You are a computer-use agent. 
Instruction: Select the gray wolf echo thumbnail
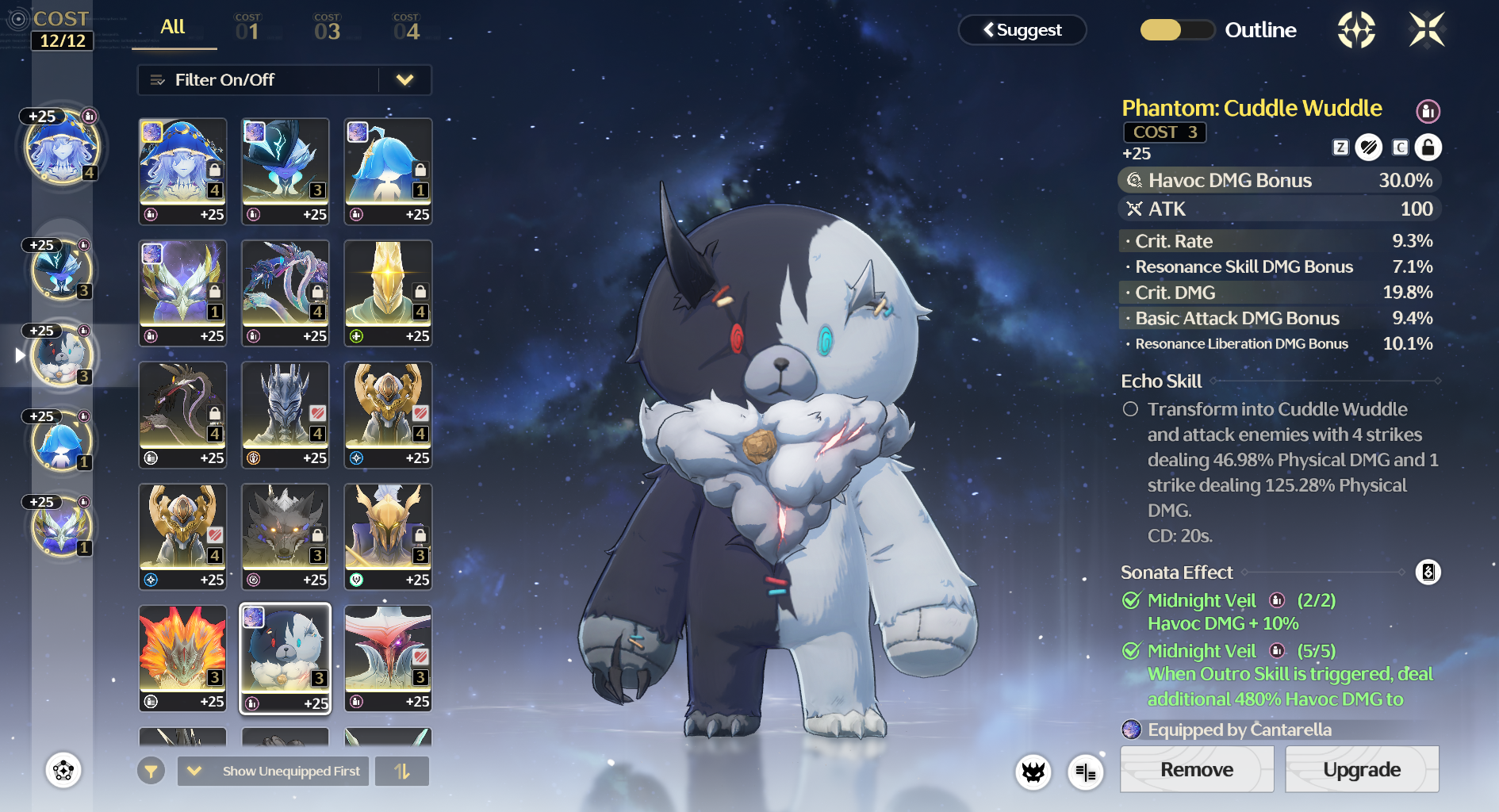coord(286,535)
